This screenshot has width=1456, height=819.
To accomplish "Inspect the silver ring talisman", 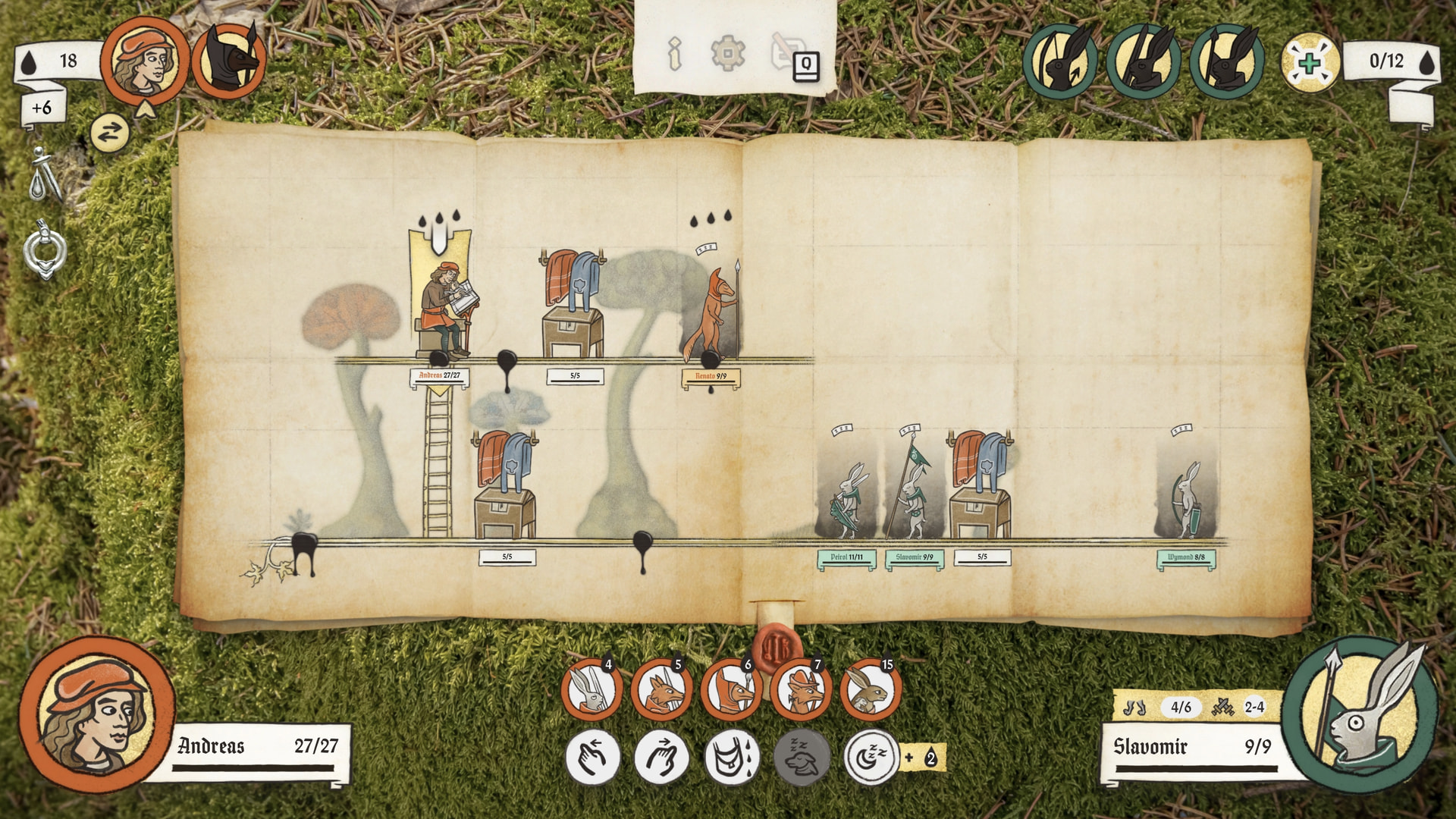I will point(45,250).
